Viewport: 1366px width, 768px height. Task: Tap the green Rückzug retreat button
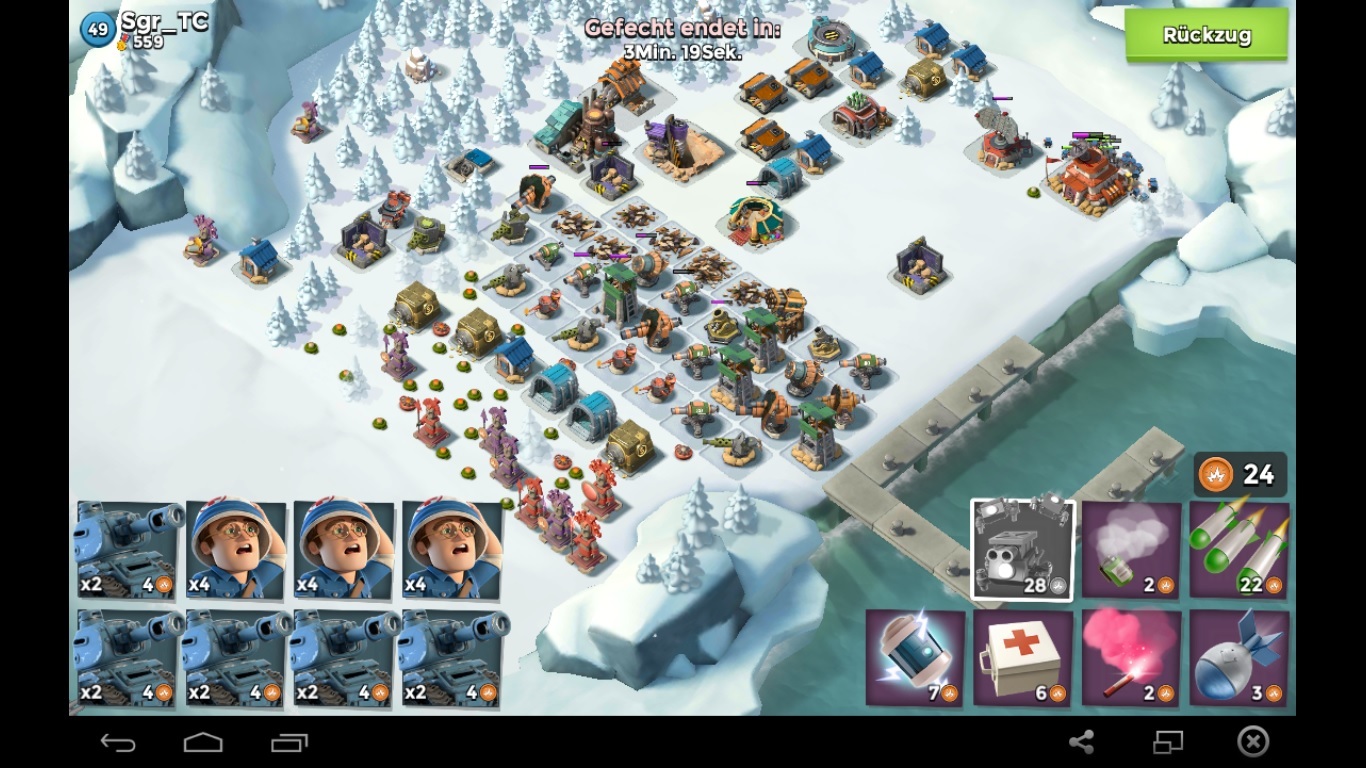point(1206,36)
